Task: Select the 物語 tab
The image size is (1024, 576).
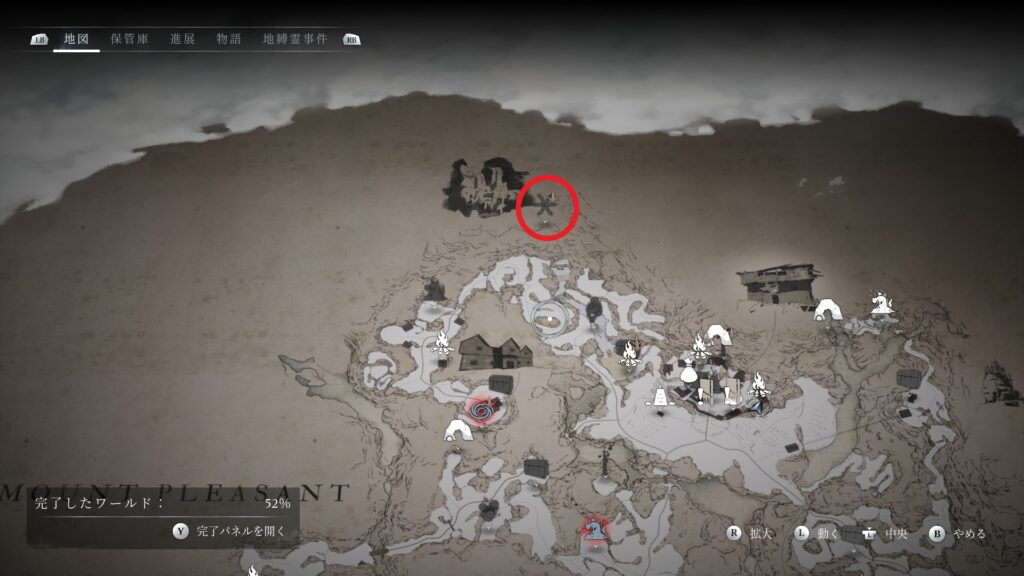Action: click(229, 39)
